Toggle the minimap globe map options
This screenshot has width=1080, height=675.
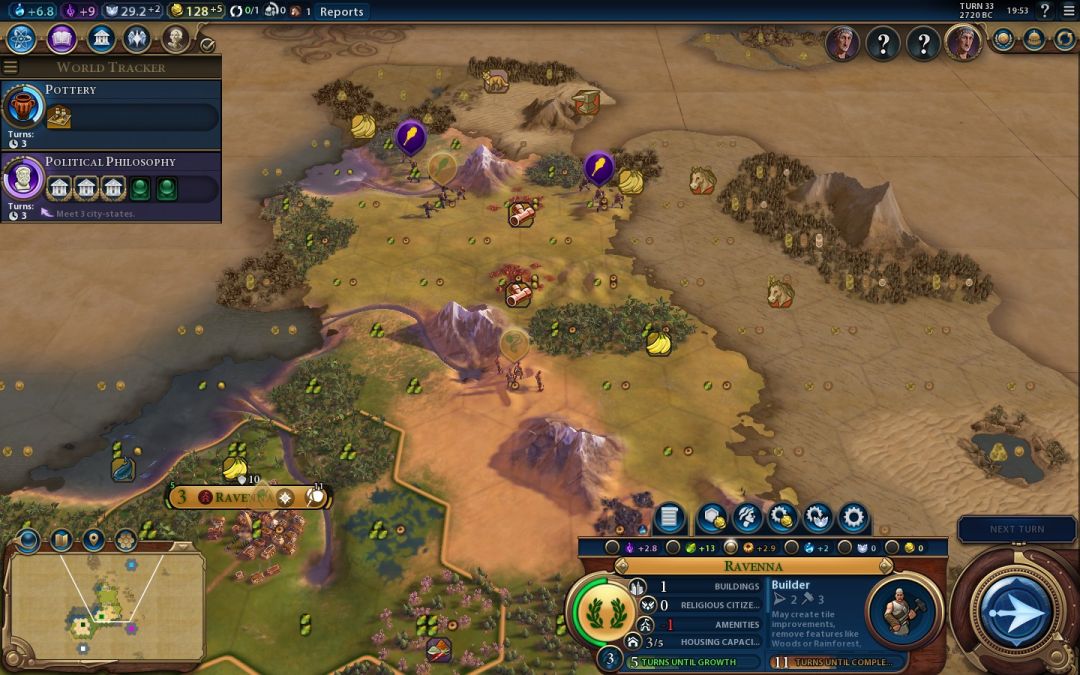pos(29,540)
